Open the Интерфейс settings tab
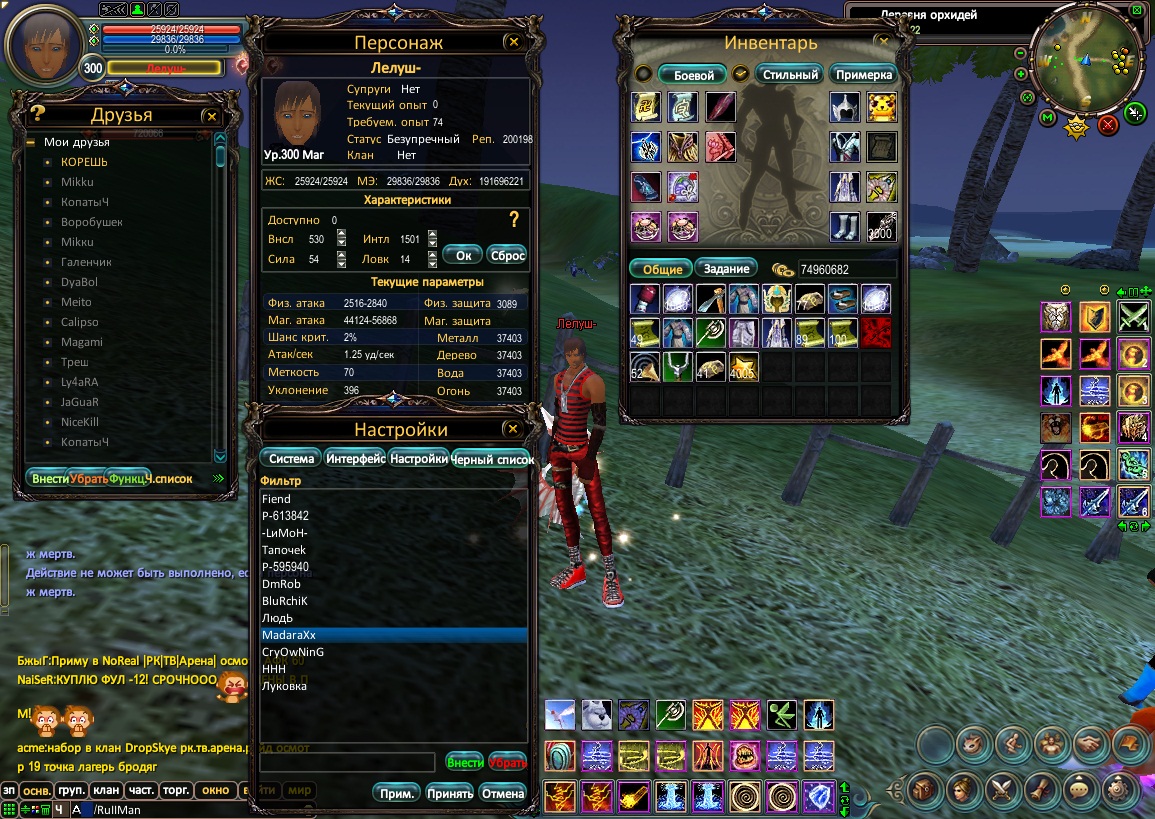The image size is (1155, 819). 355,459
